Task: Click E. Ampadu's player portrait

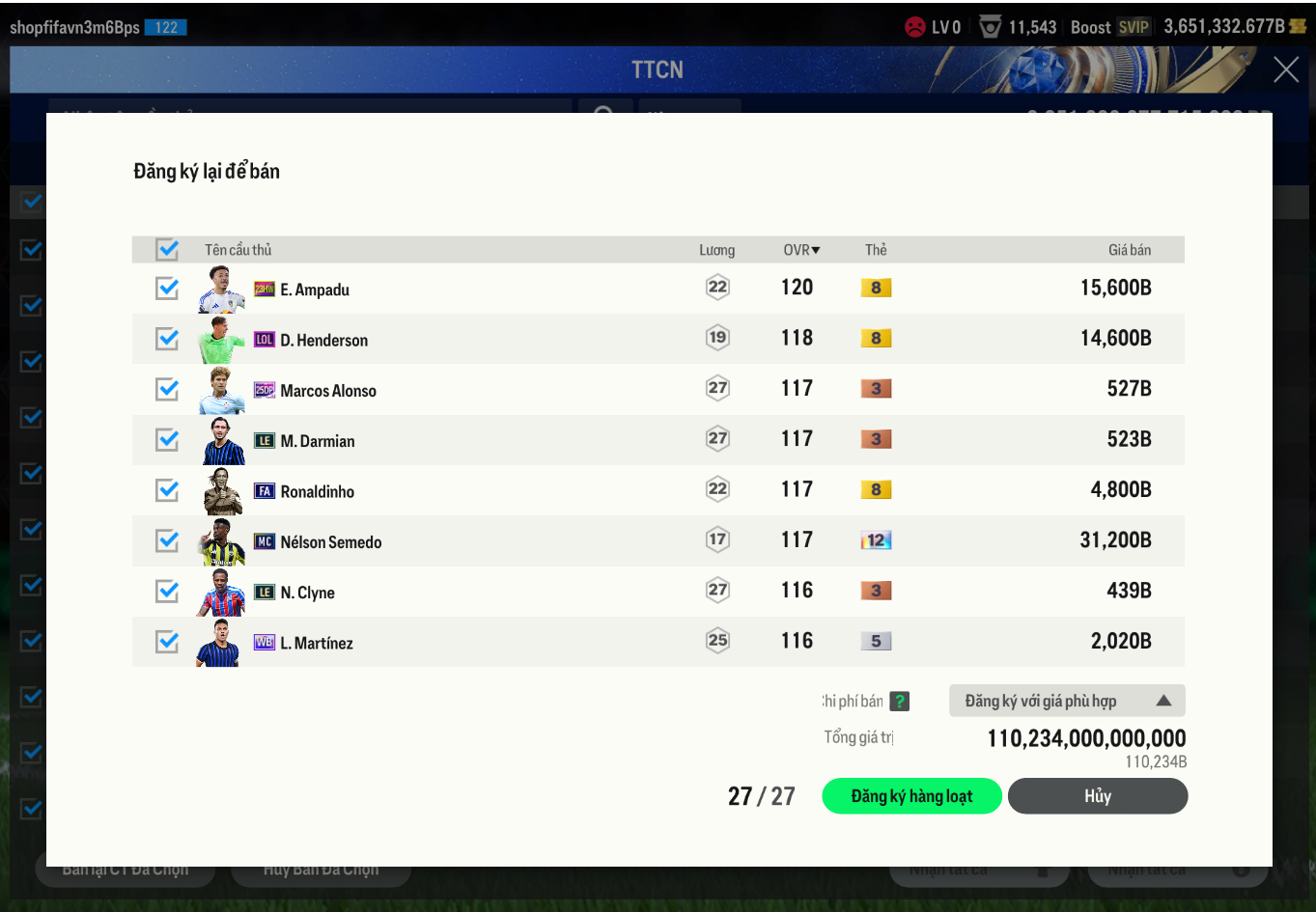Action: tap(221, 290)
